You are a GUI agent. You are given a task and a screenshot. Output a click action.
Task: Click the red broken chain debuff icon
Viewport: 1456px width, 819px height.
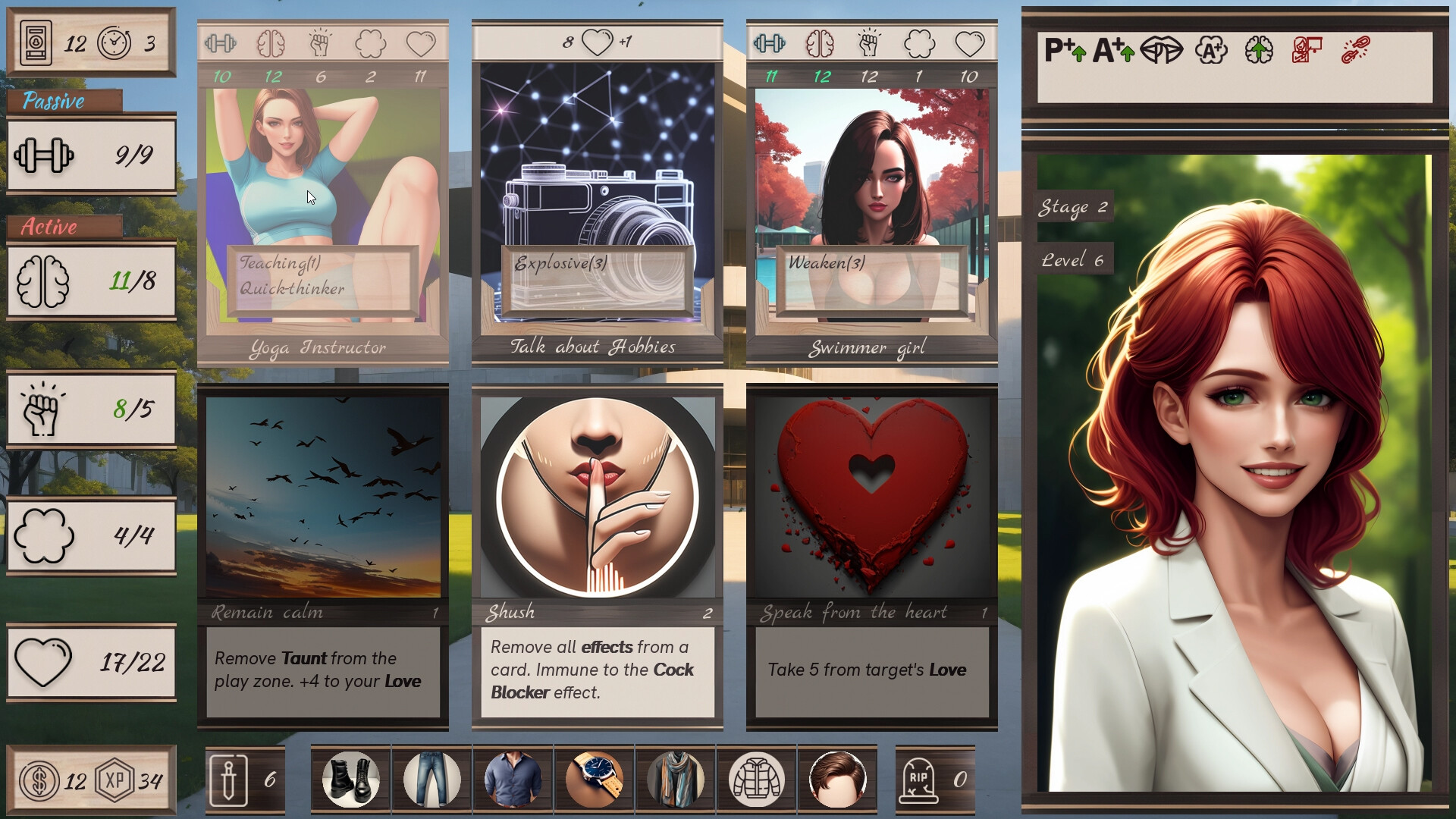pos(1357,49)
